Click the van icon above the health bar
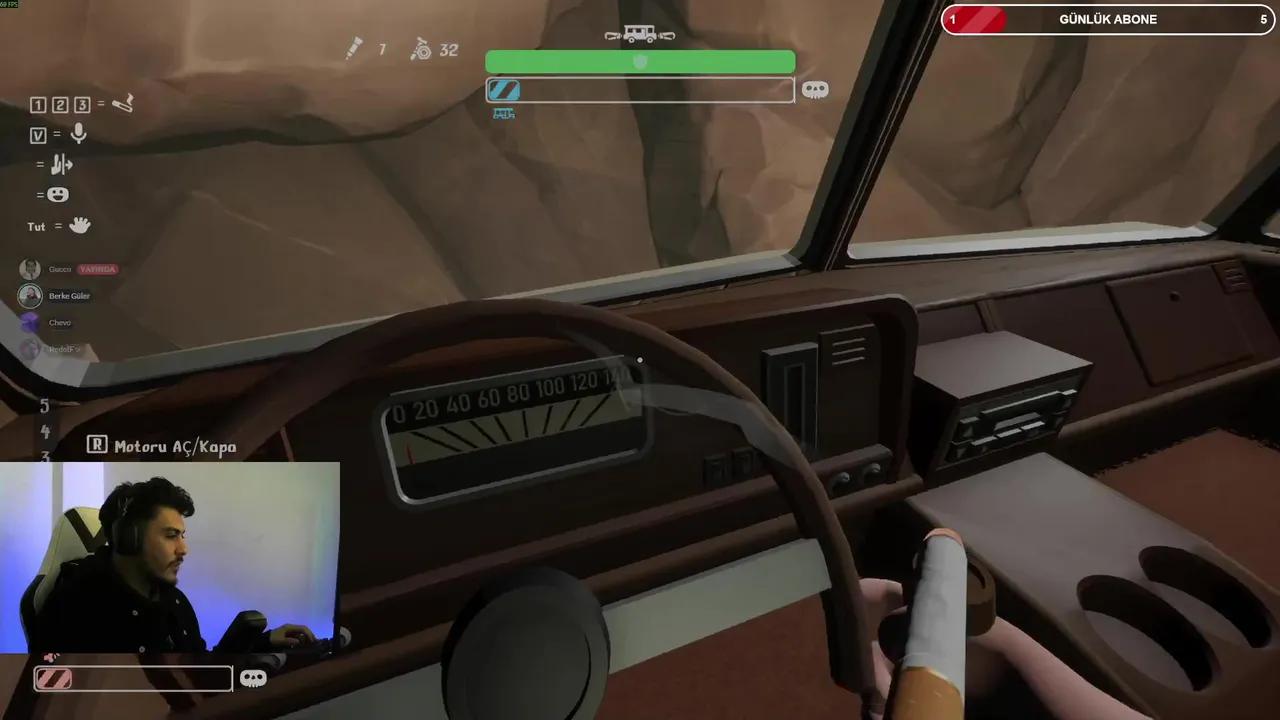The width and height of the screenshot is (1280, 720). click(x=640, y=34)
